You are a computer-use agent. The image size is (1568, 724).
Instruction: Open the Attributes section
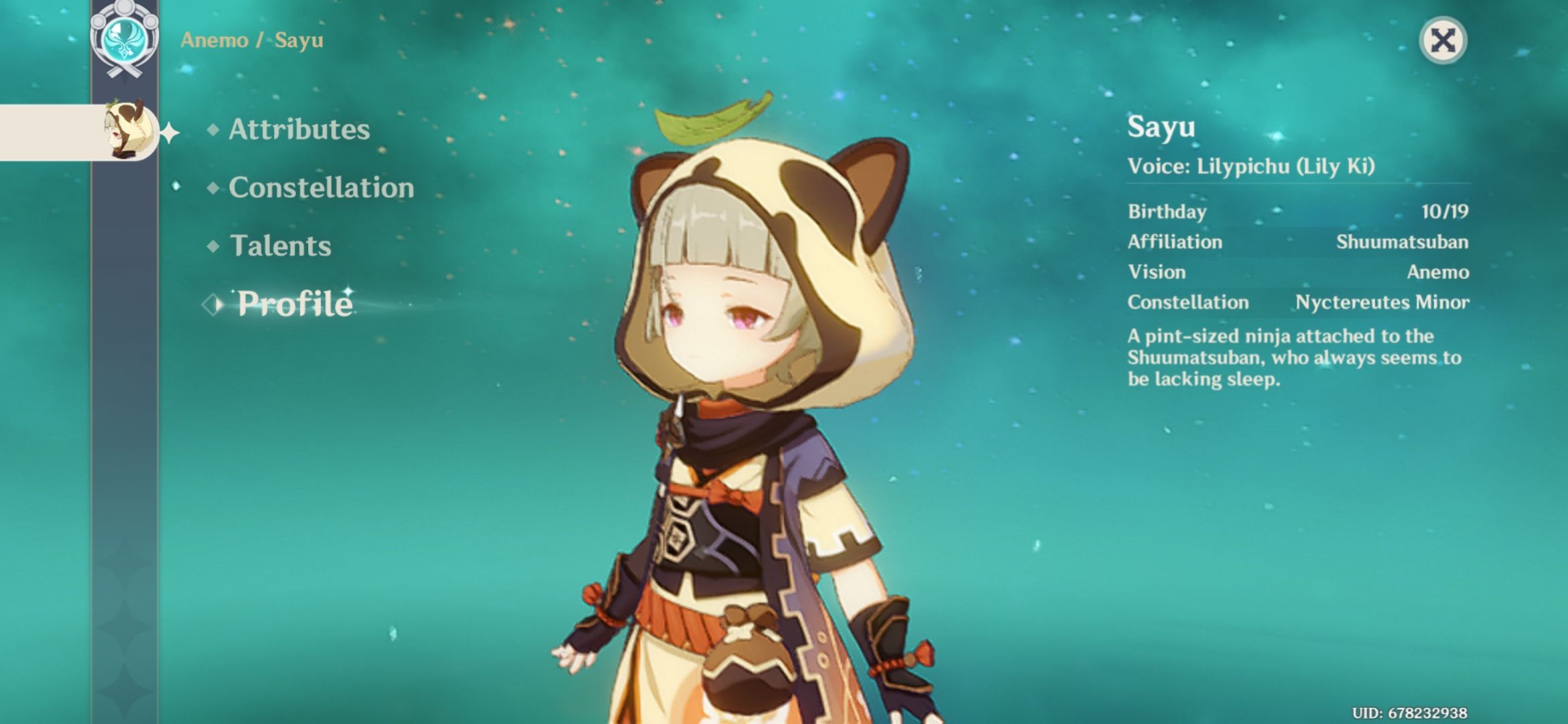tap(298, 129)
